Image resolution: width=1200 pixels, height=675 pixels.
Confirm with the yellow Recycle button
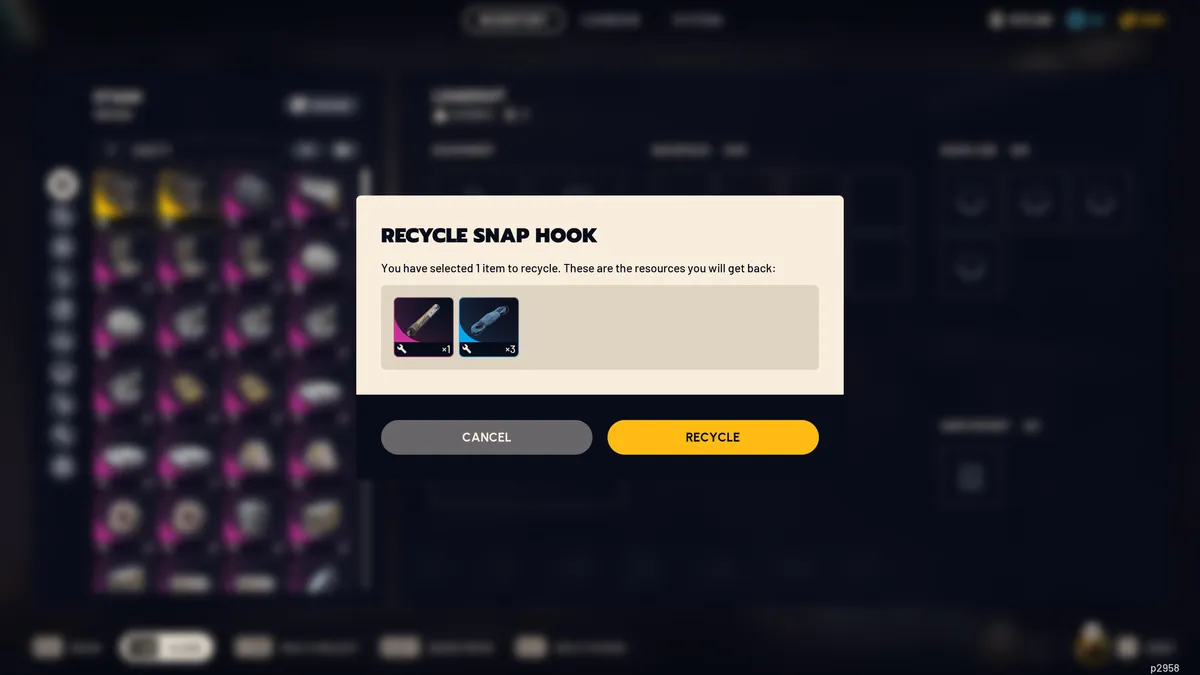(x=712, y=437)
